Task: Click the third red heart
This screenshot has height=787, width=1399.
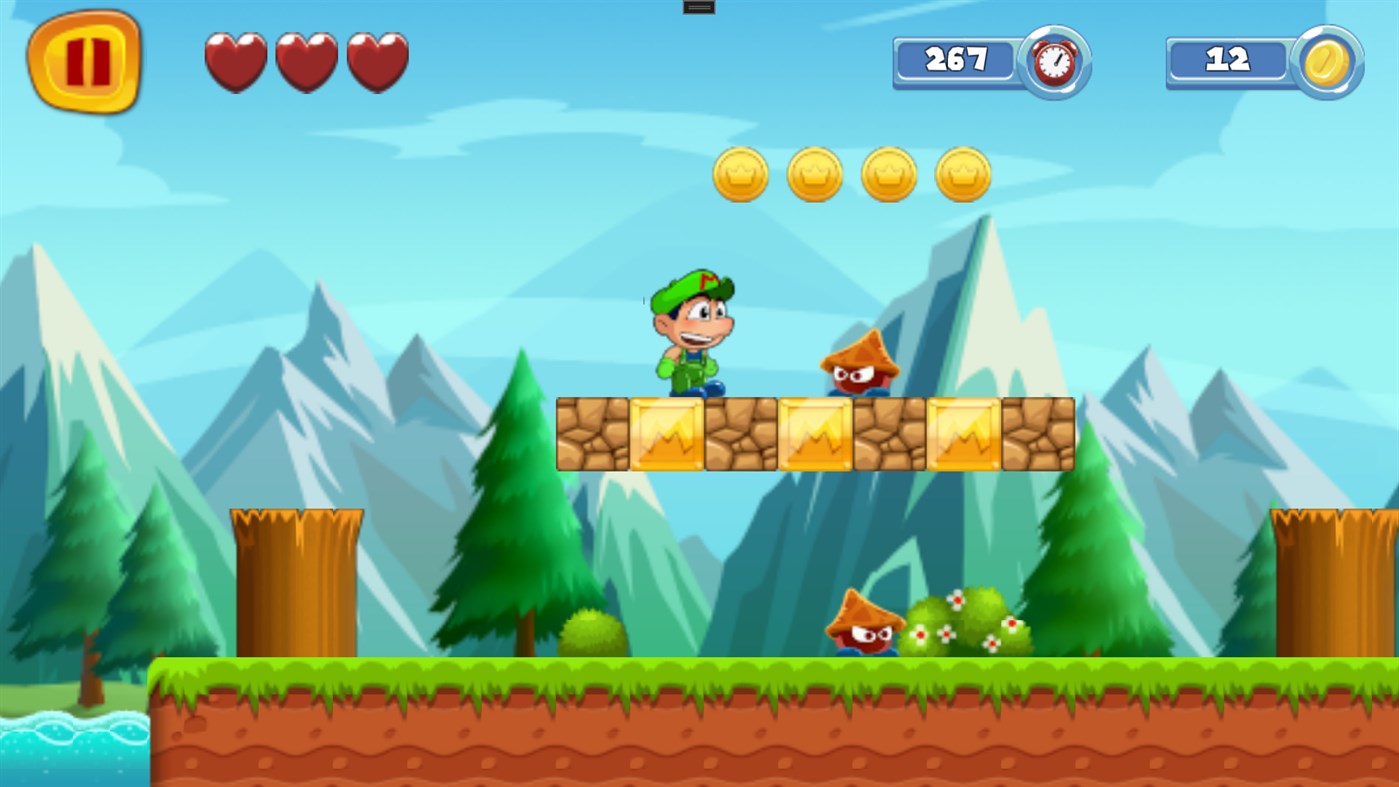Action: click(x=376, y=62)
